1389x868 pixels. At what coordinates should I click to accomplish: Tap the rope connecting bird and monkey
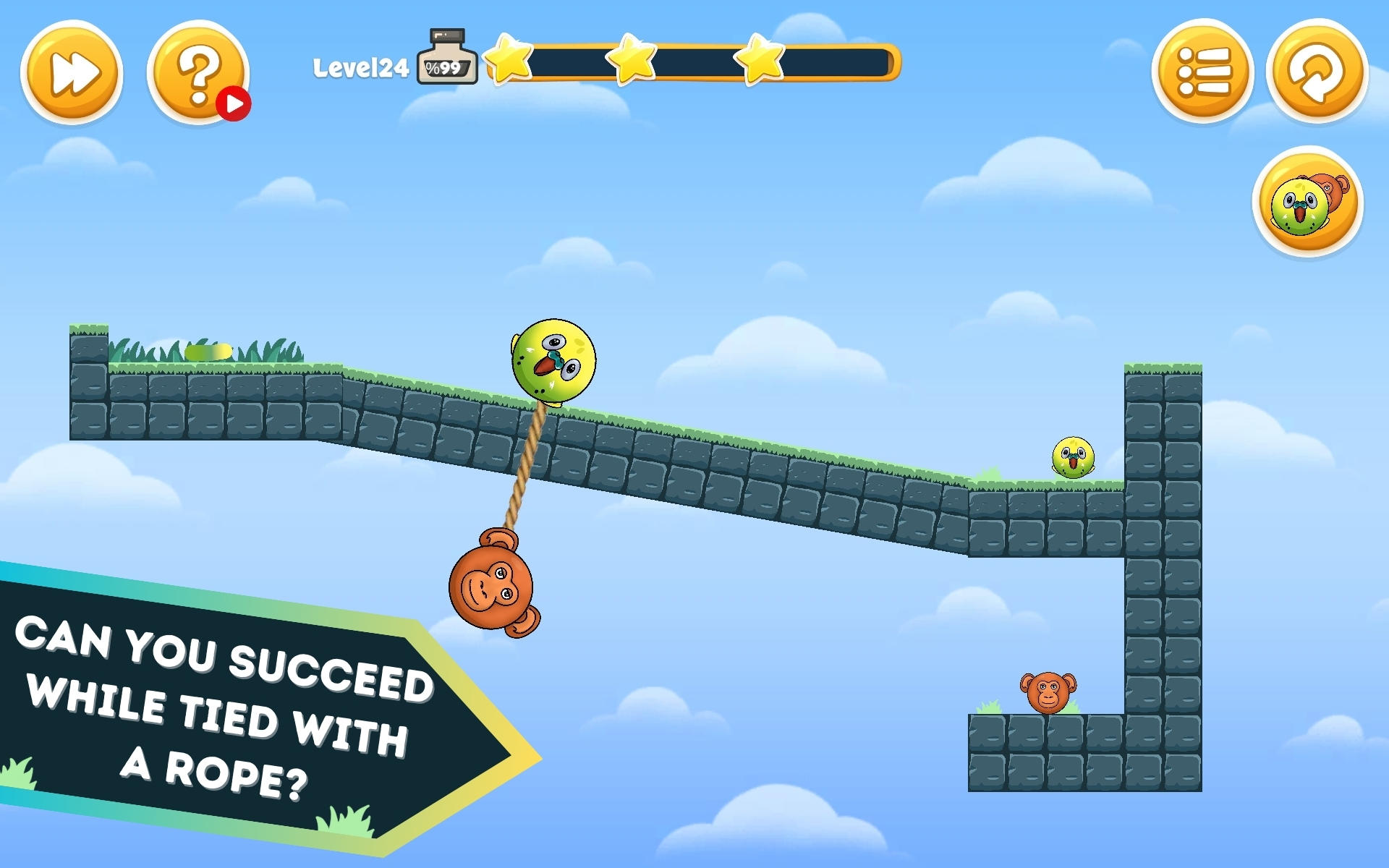524,470
